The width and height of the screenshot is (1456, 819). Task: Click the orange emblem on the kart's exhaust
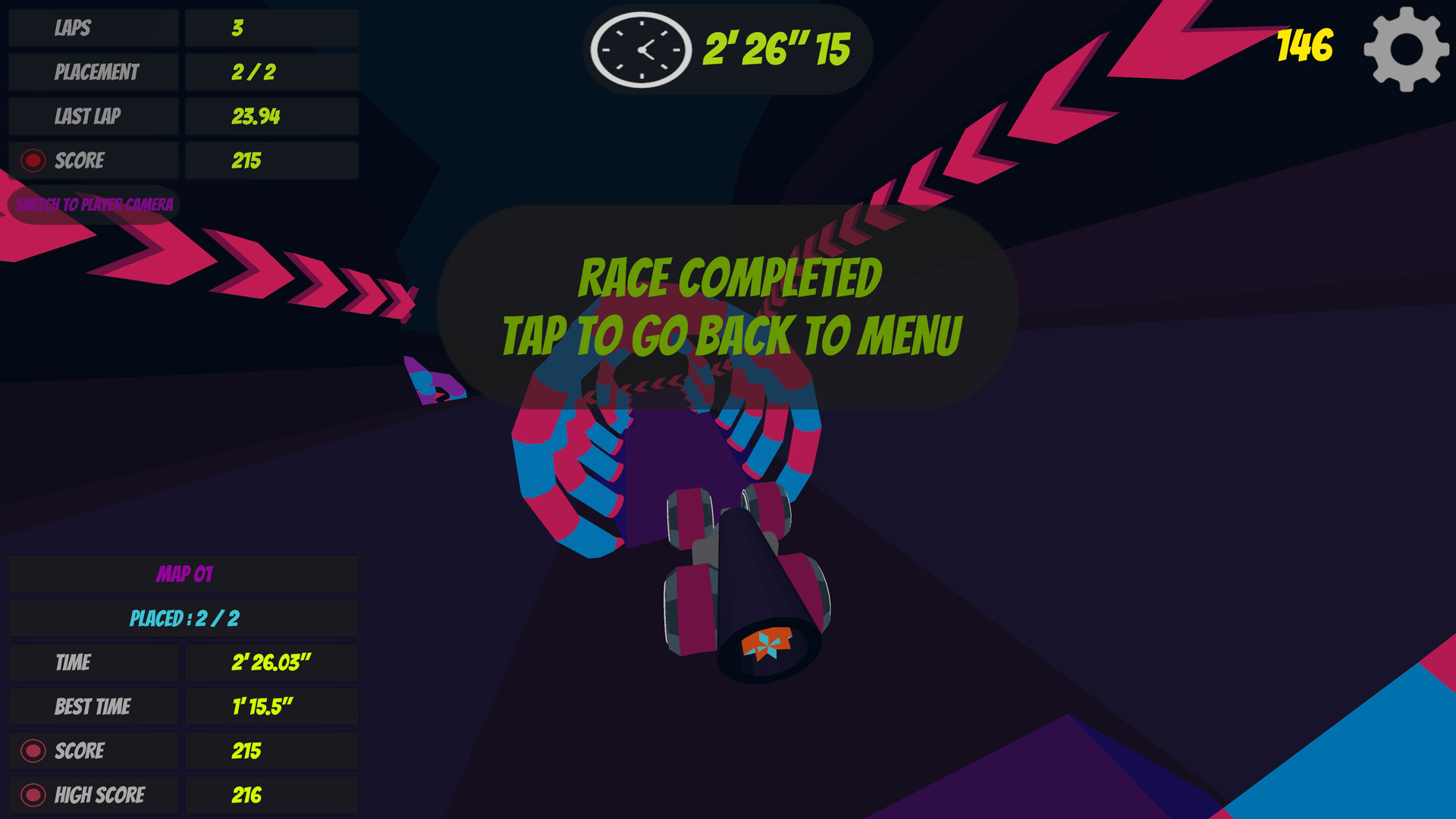tap(767, 646)
